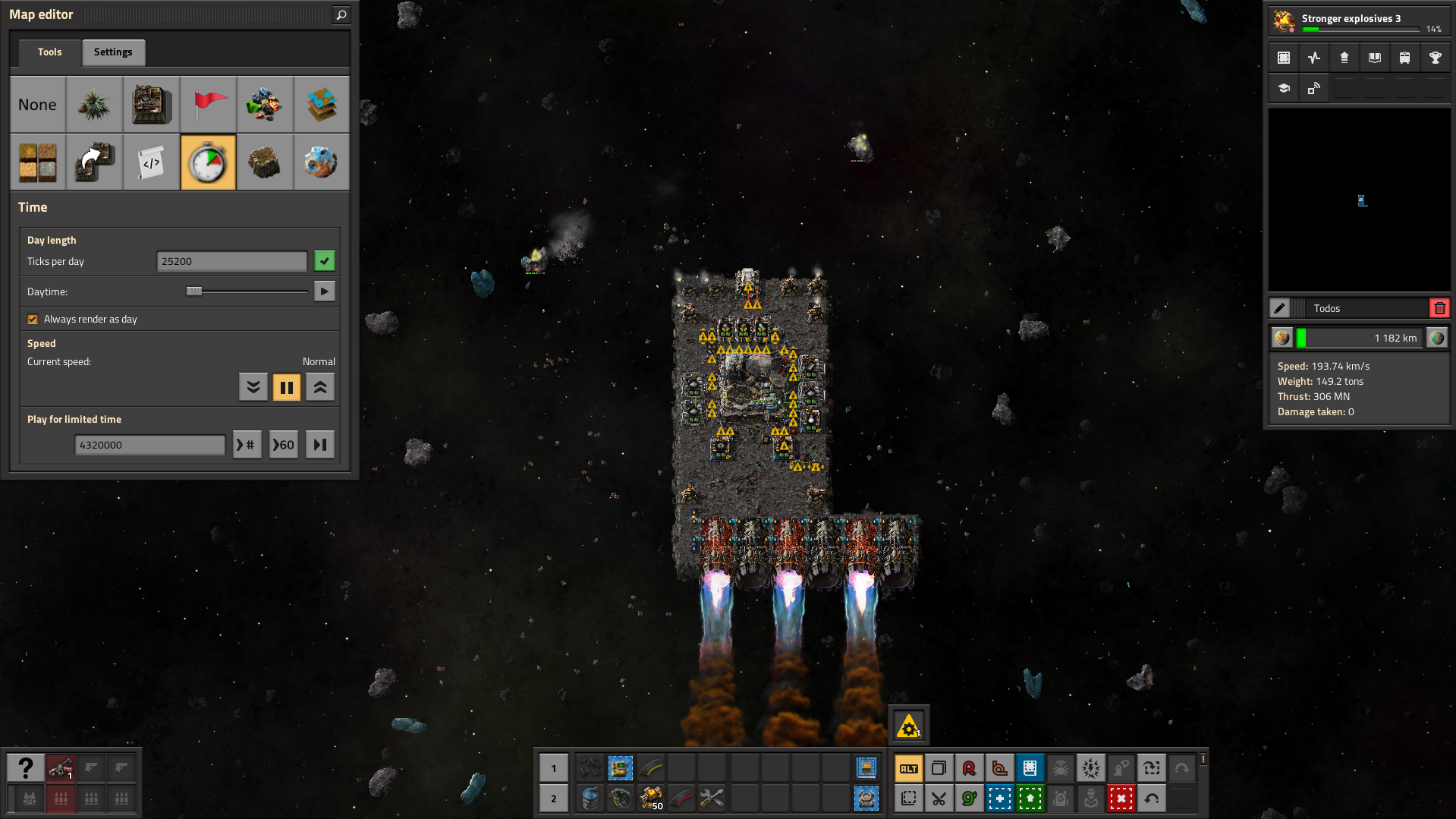
Task: Adjust the Daytime slider
Action: point(194,291)
